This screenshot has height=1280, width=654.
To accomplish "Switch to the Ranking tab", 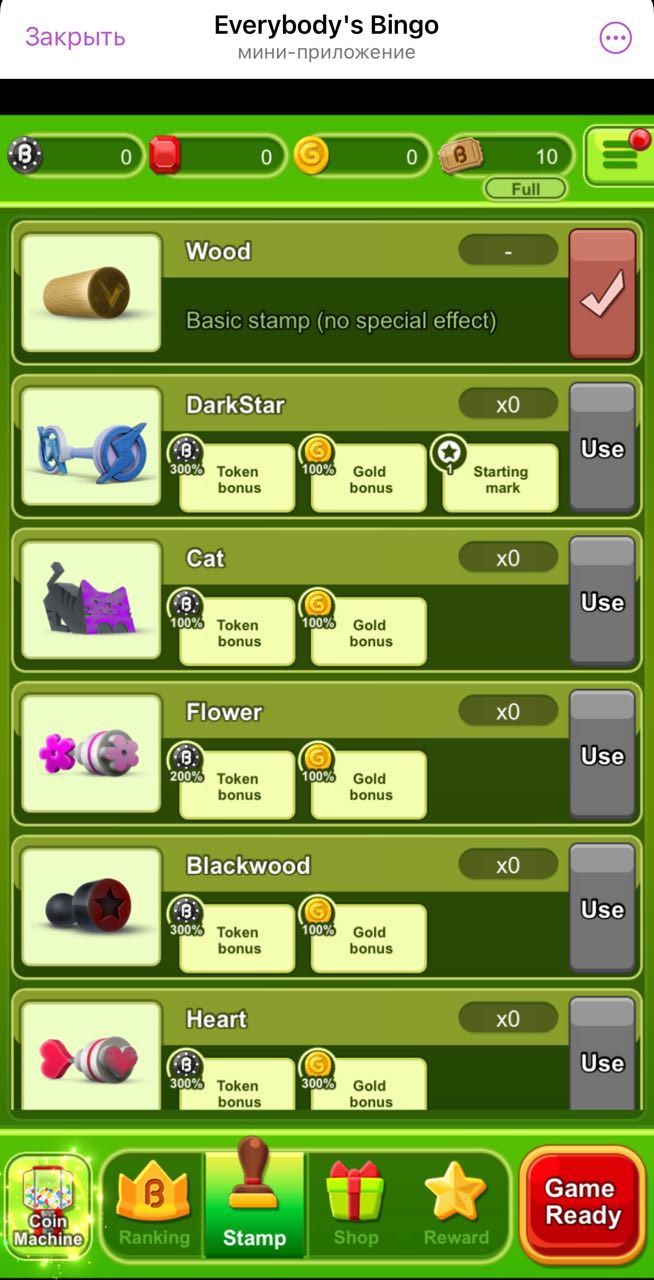I will (154, 1205).
